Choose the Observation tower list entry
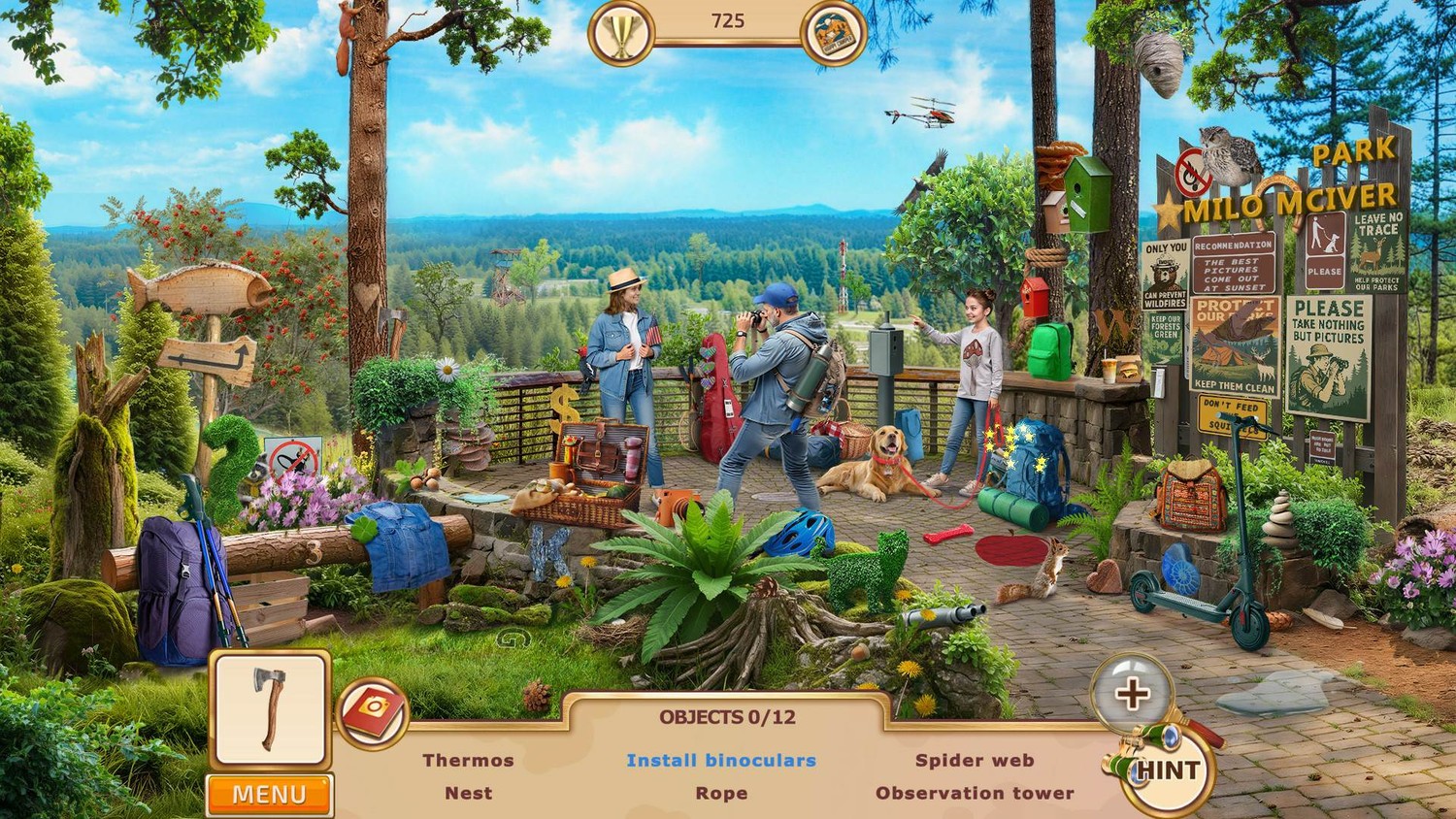 click(x=975, y=793)
